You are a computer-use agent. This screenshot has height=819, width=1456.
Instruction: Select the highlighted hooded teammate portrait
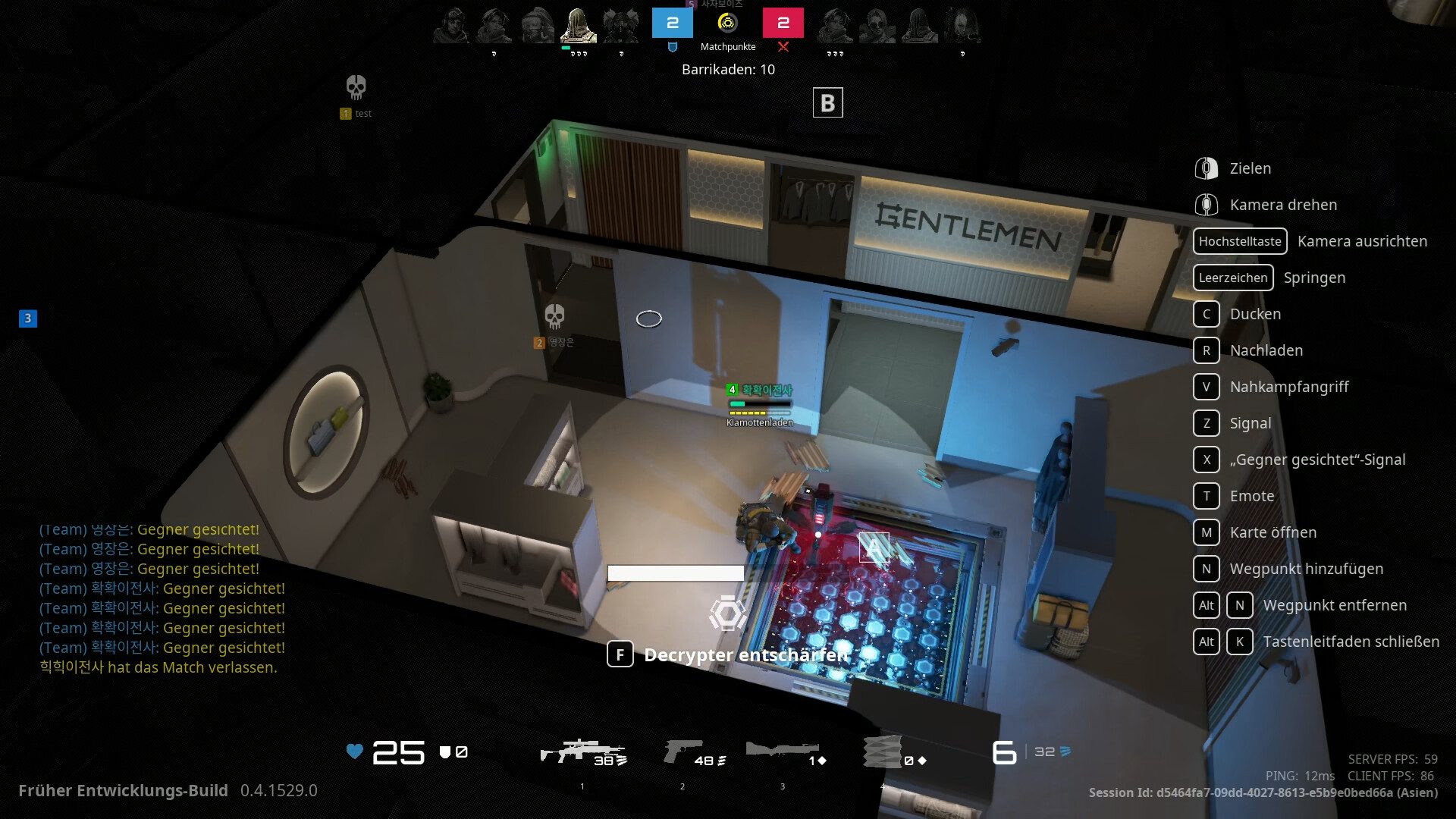pyautogui.click(x=578, y=26)
